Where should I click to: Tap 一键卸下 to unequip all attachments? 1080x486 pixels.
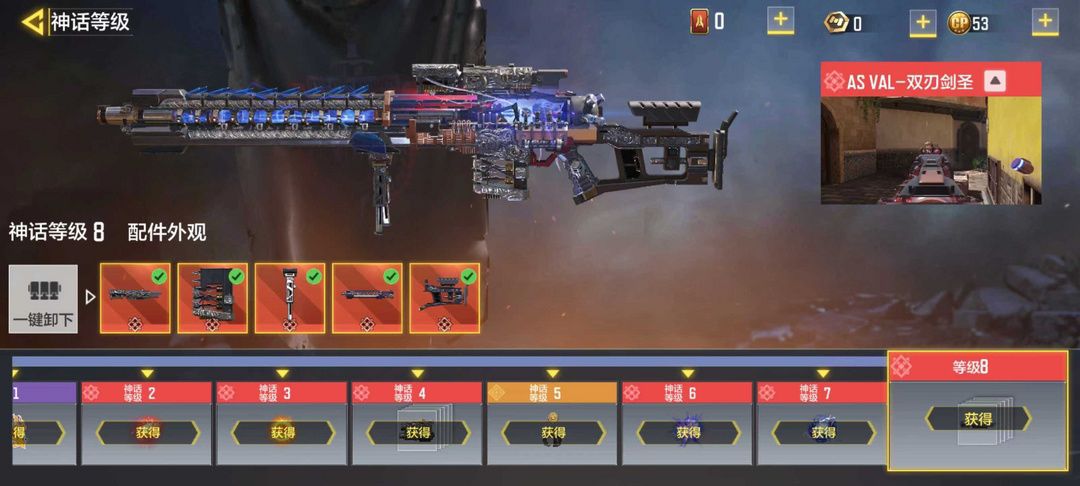click(43, 299)
